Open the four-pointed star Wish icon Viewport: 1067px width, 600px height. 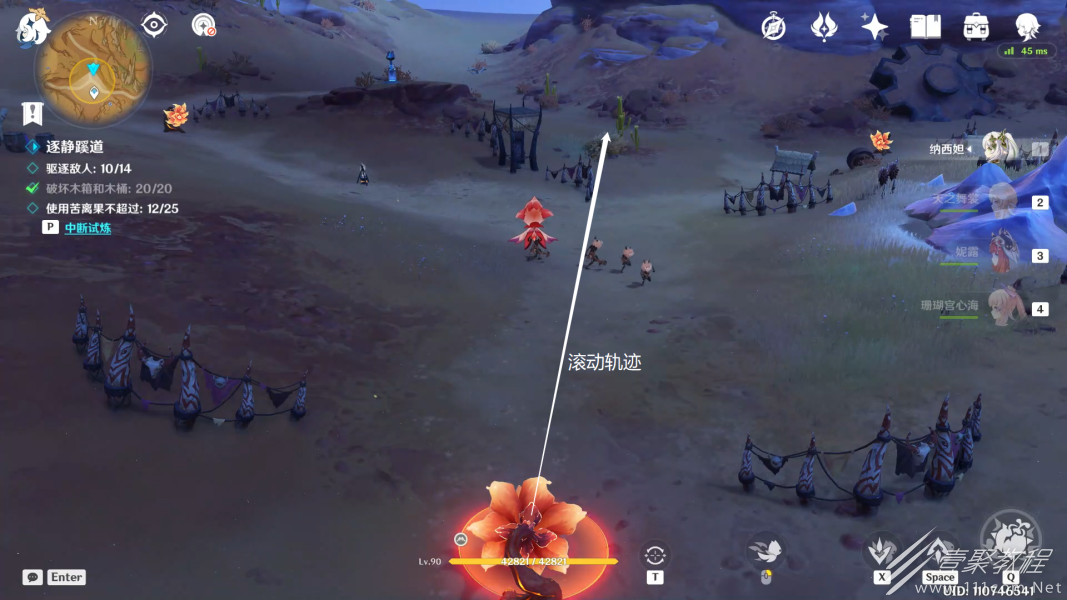tap(874, 27)
